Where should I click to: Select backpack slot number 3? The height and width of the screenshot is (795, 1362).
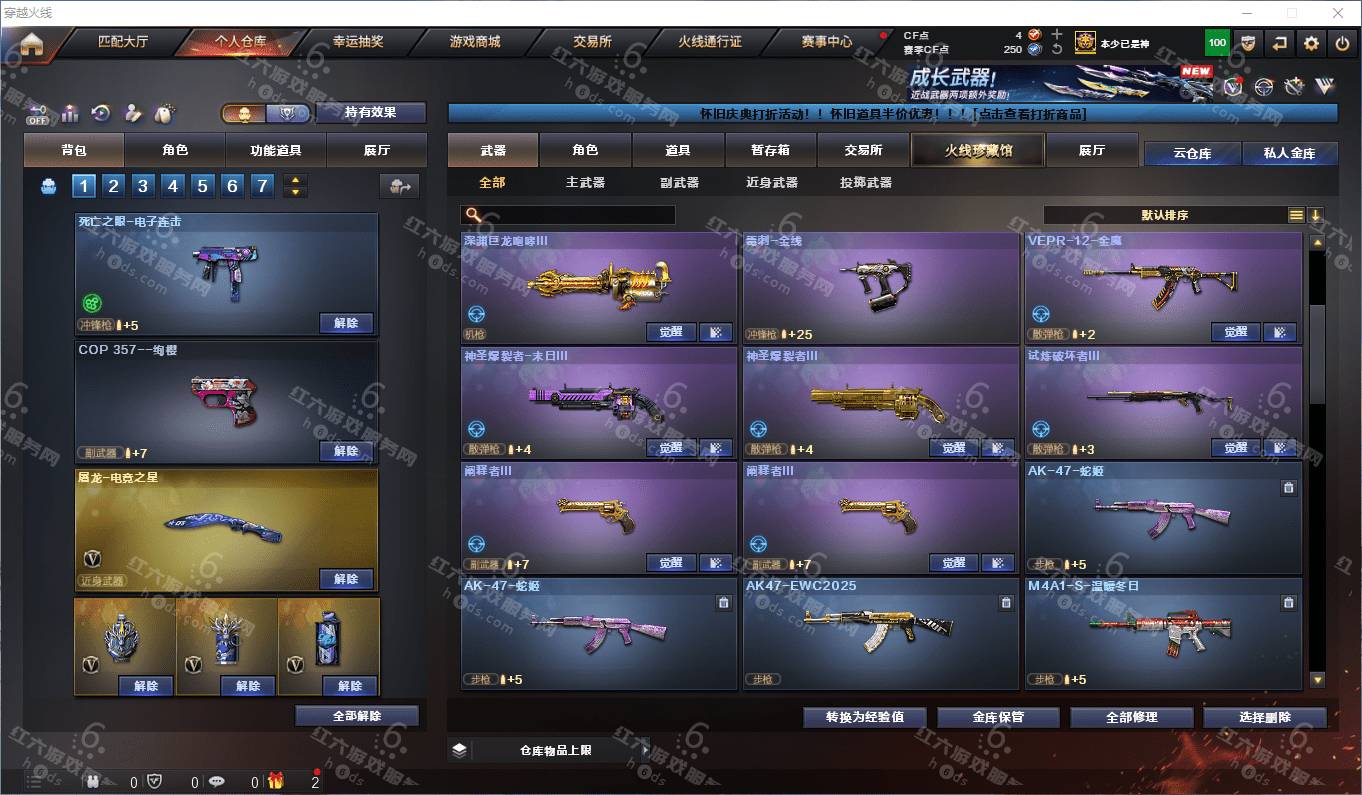tap(143, 186)
